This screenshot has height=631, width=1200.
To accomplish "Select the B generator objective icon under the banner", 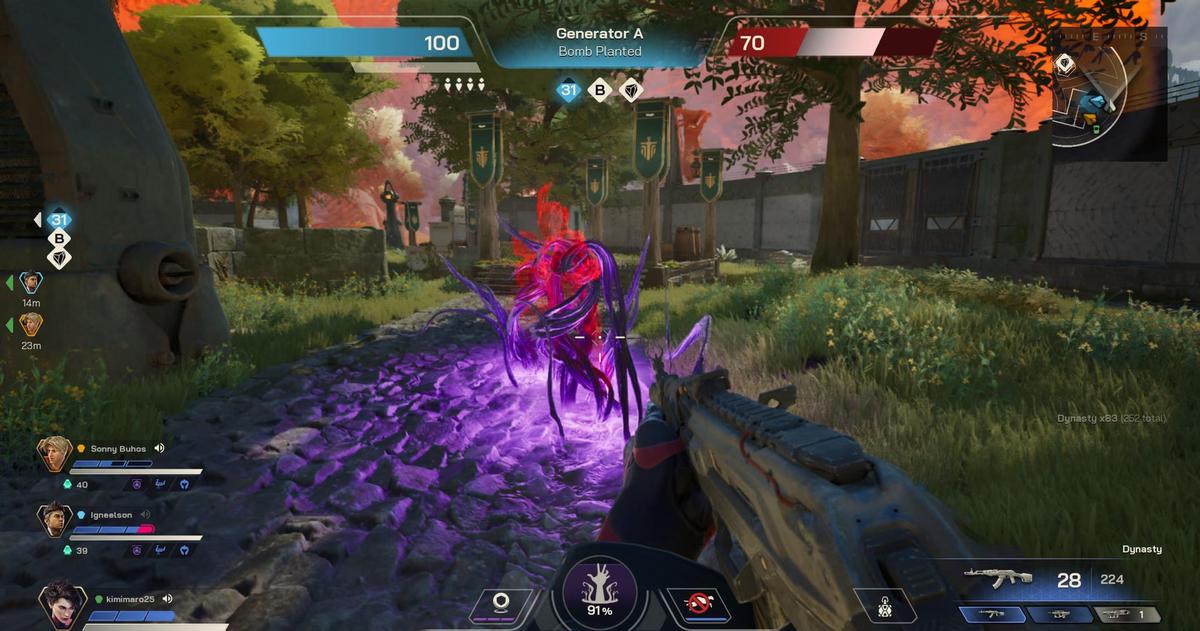I will (599, 91).
